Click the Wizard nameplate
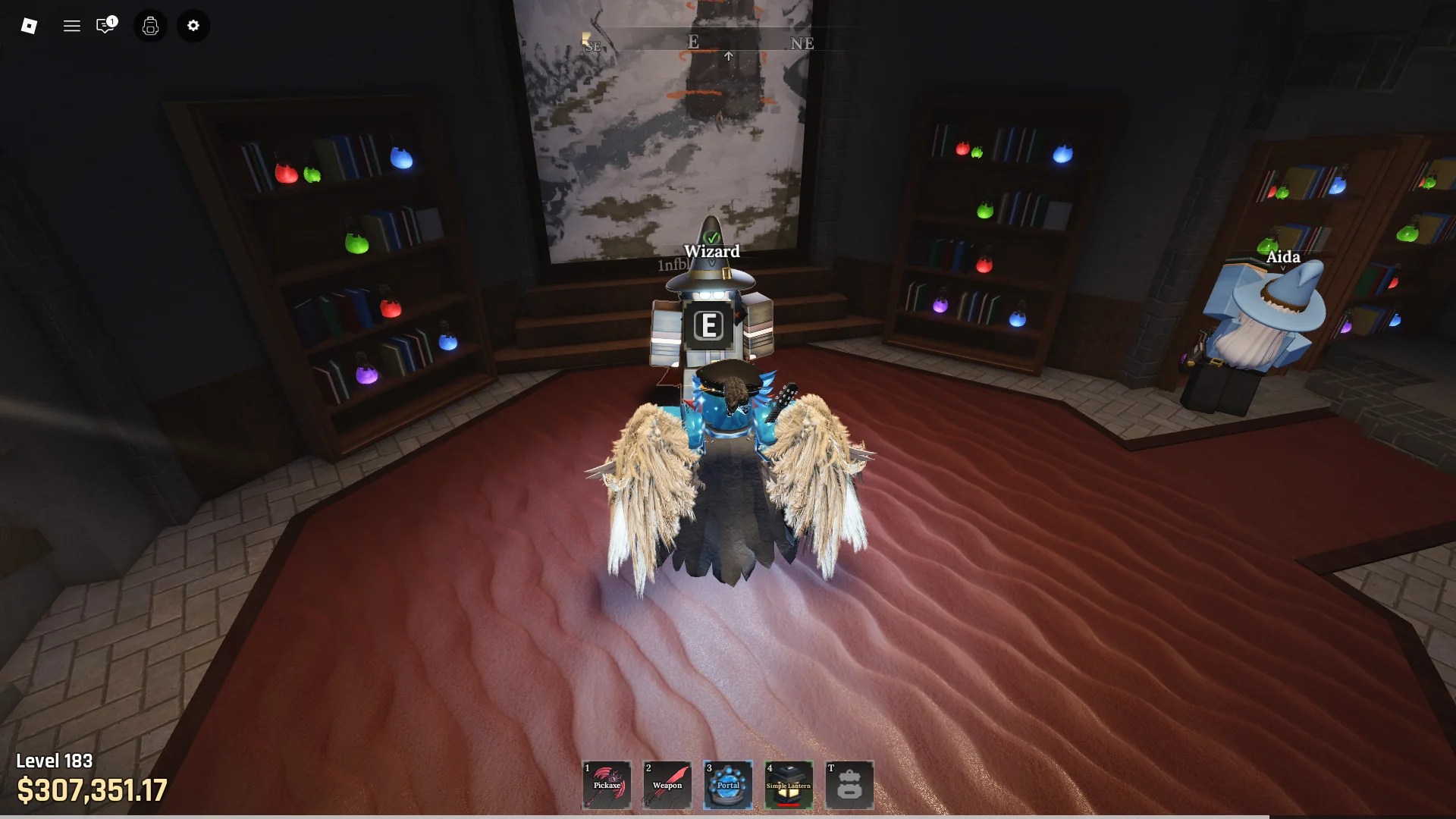Viewport: 1456px width, 819px height. (712, 252)
